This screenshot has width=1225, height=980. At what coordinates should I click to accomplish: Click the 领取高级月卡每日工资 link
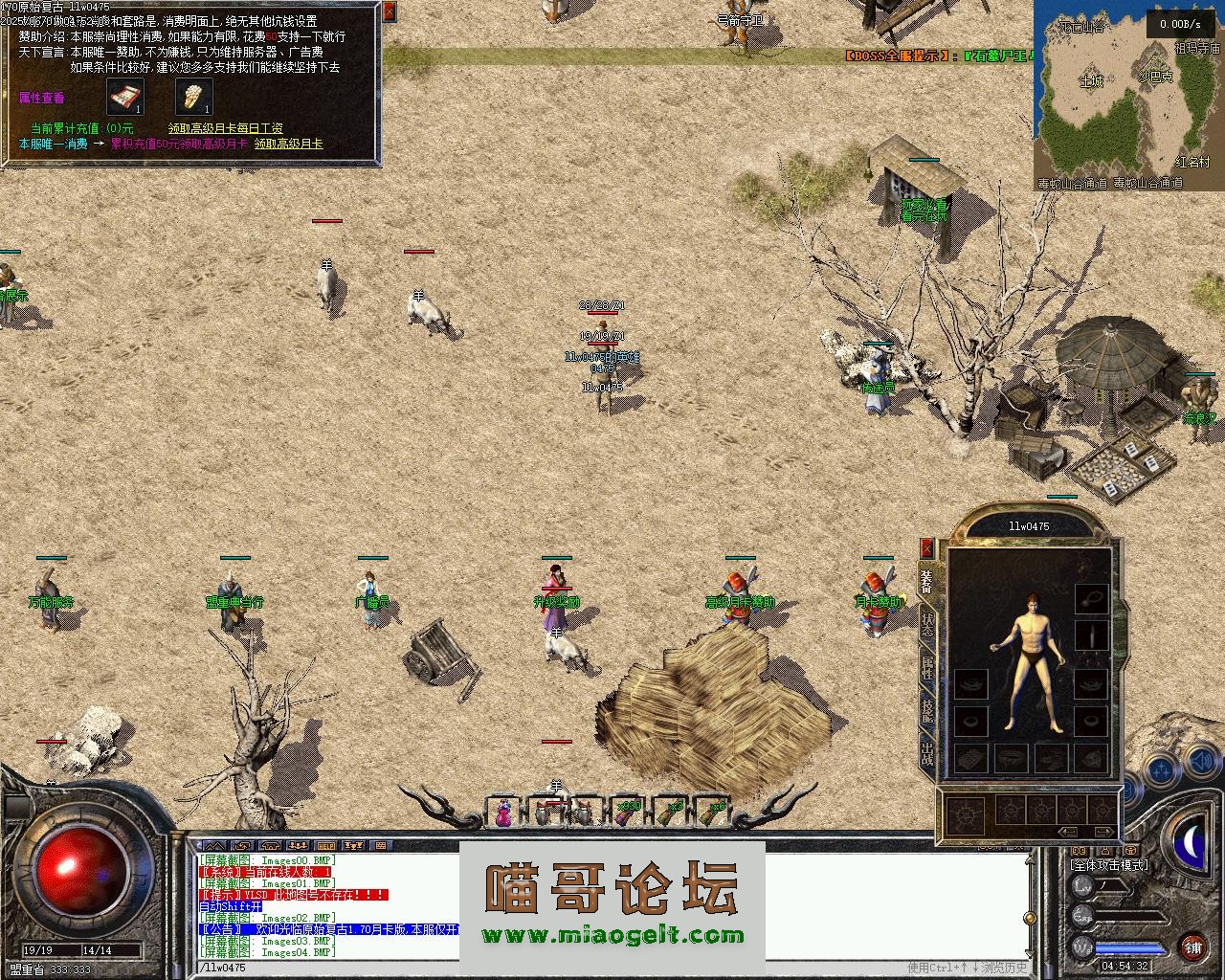225,128
